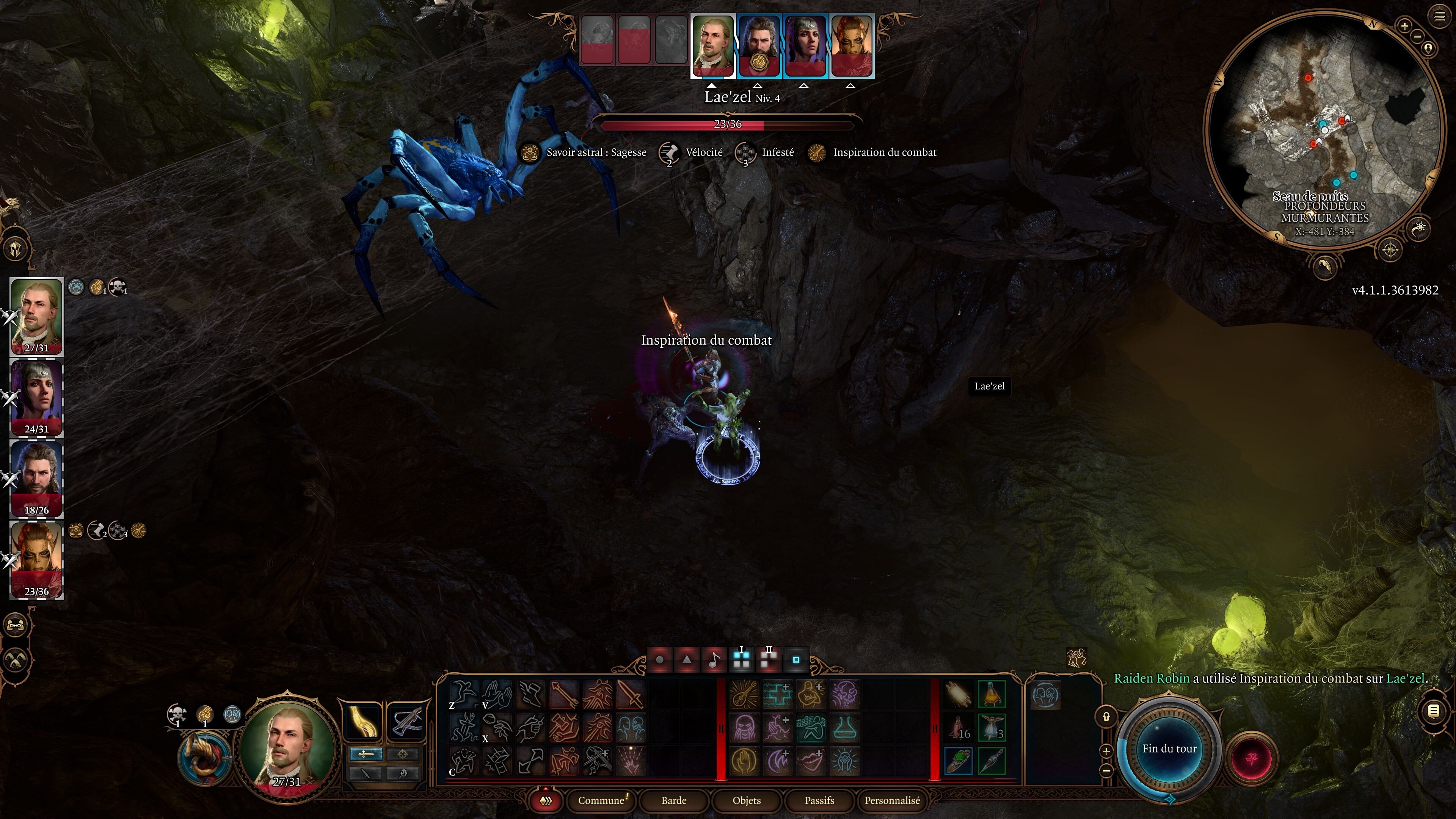This screenshot has width=1456, height=819.
Task: Activate the red sword melee attack icon
Action: click(630, 695)
